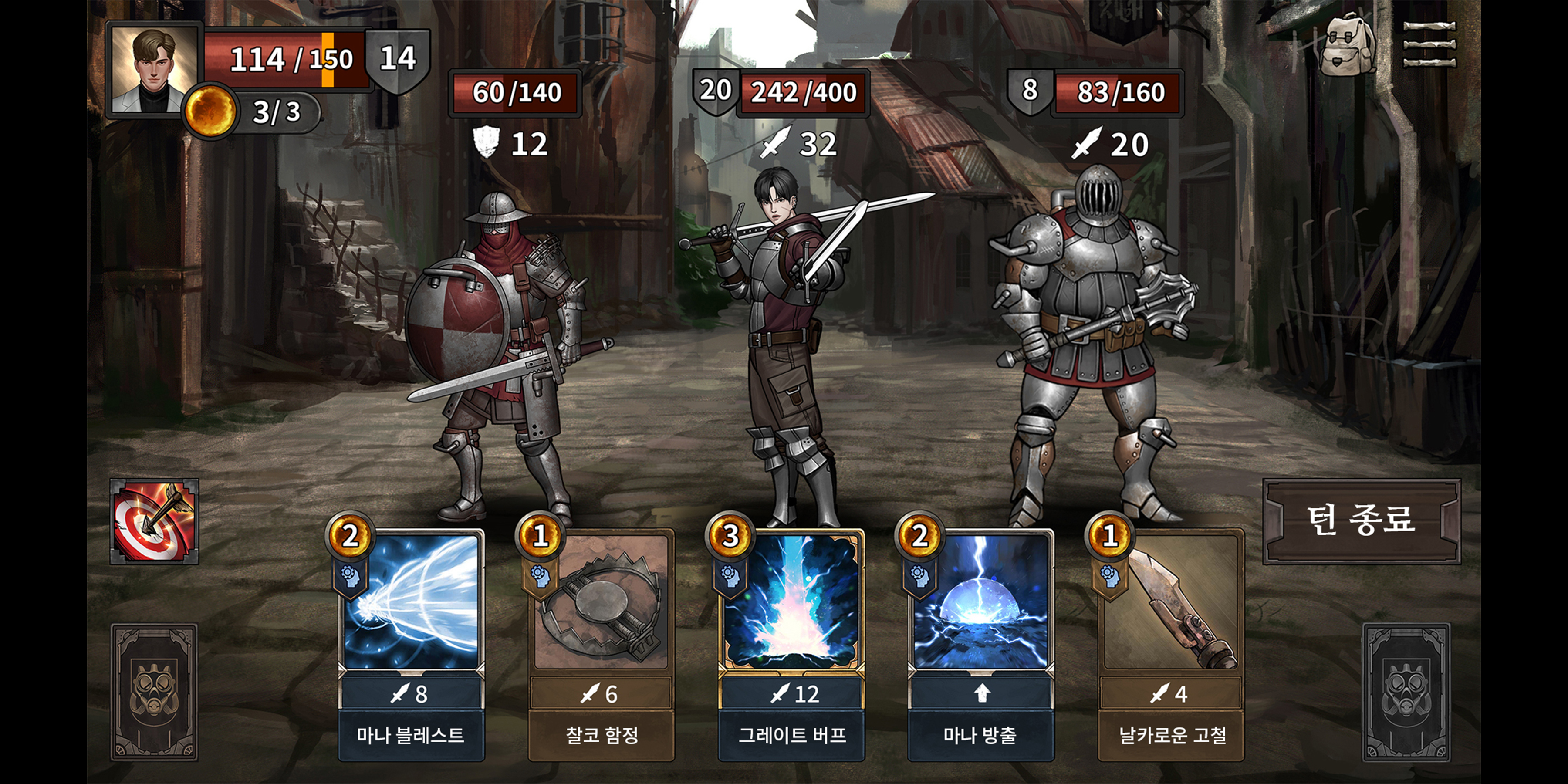Pick the 날카로운 고철 card
Screen dimensions: 1568x784
coord(1170,645)
